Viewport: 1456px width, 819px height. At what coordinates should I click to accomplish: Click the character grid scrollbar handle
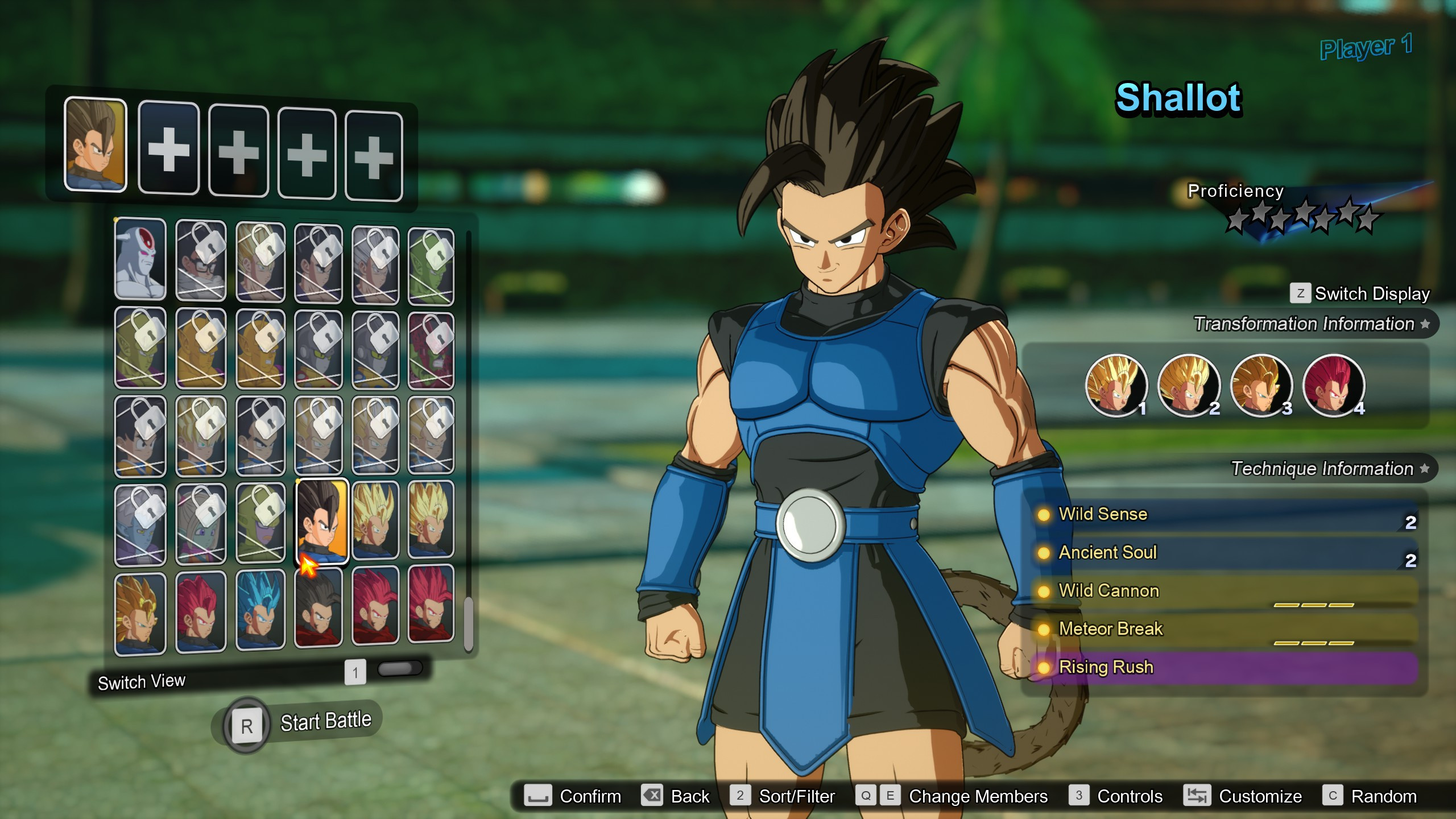469,623
